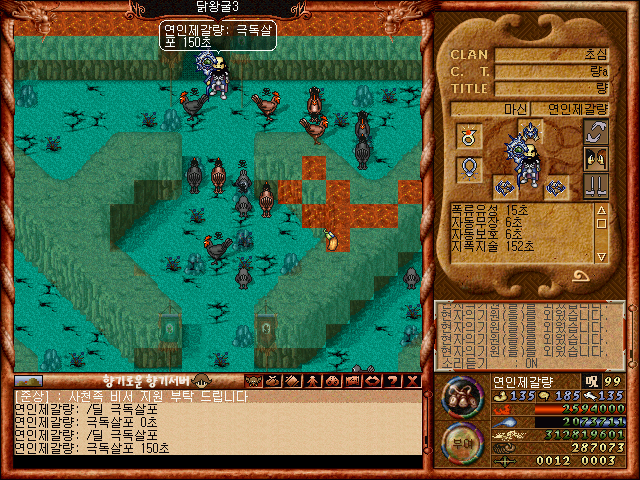Select the book icon in the toolbar
This screenshot has height=480, width=640.
tap(291, 380)
